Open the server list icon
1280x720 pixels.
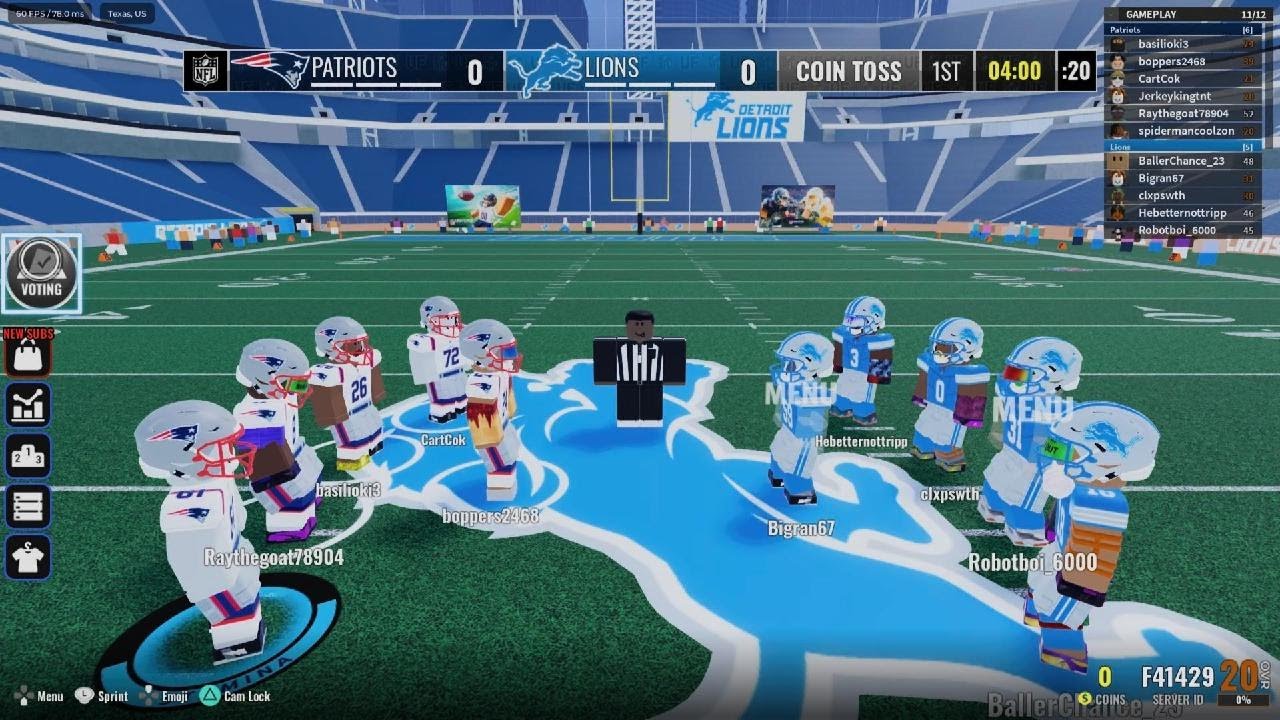point(28,507)
